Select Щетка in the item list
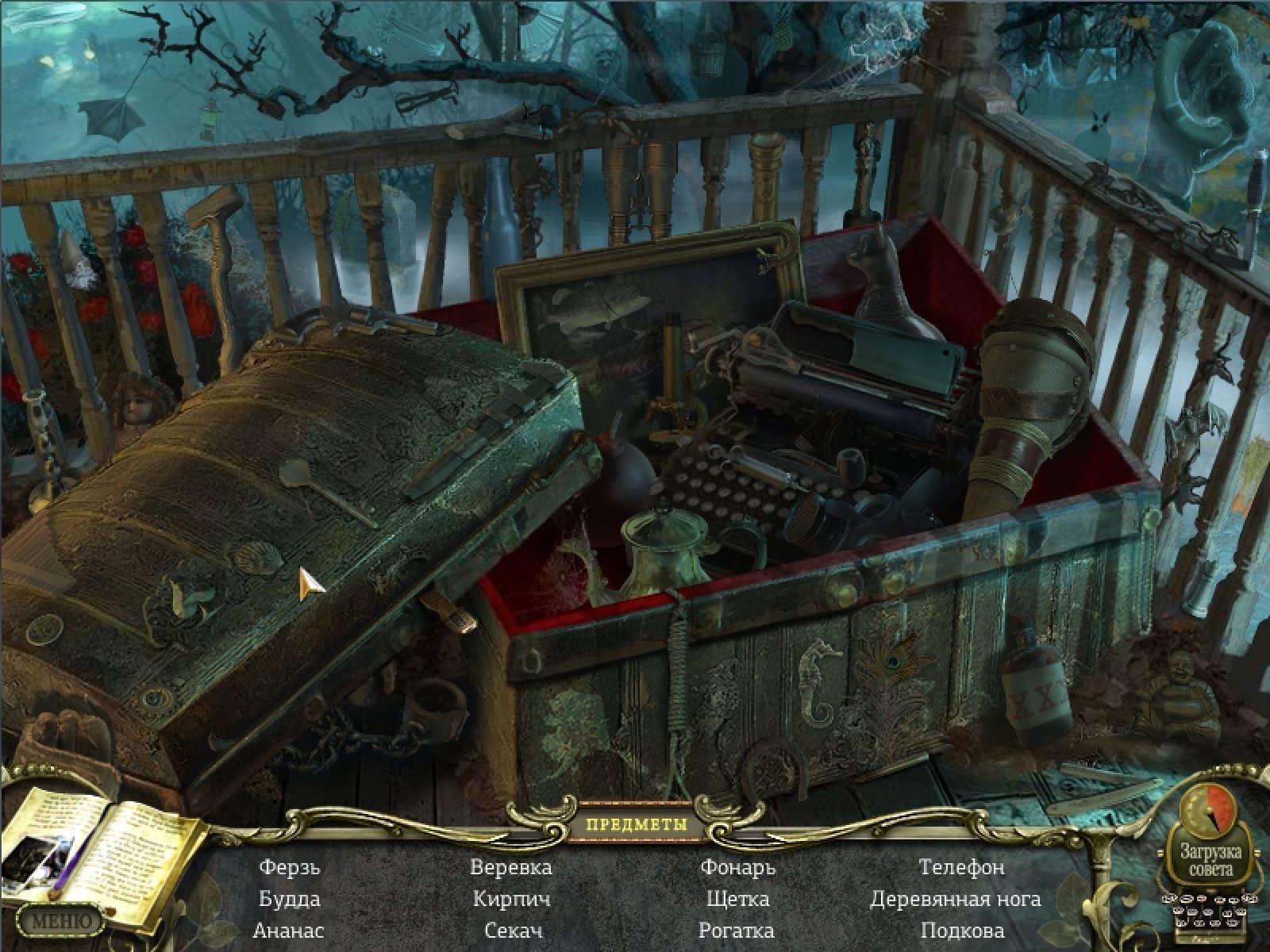1270x952 pixels. pos(737,899)
